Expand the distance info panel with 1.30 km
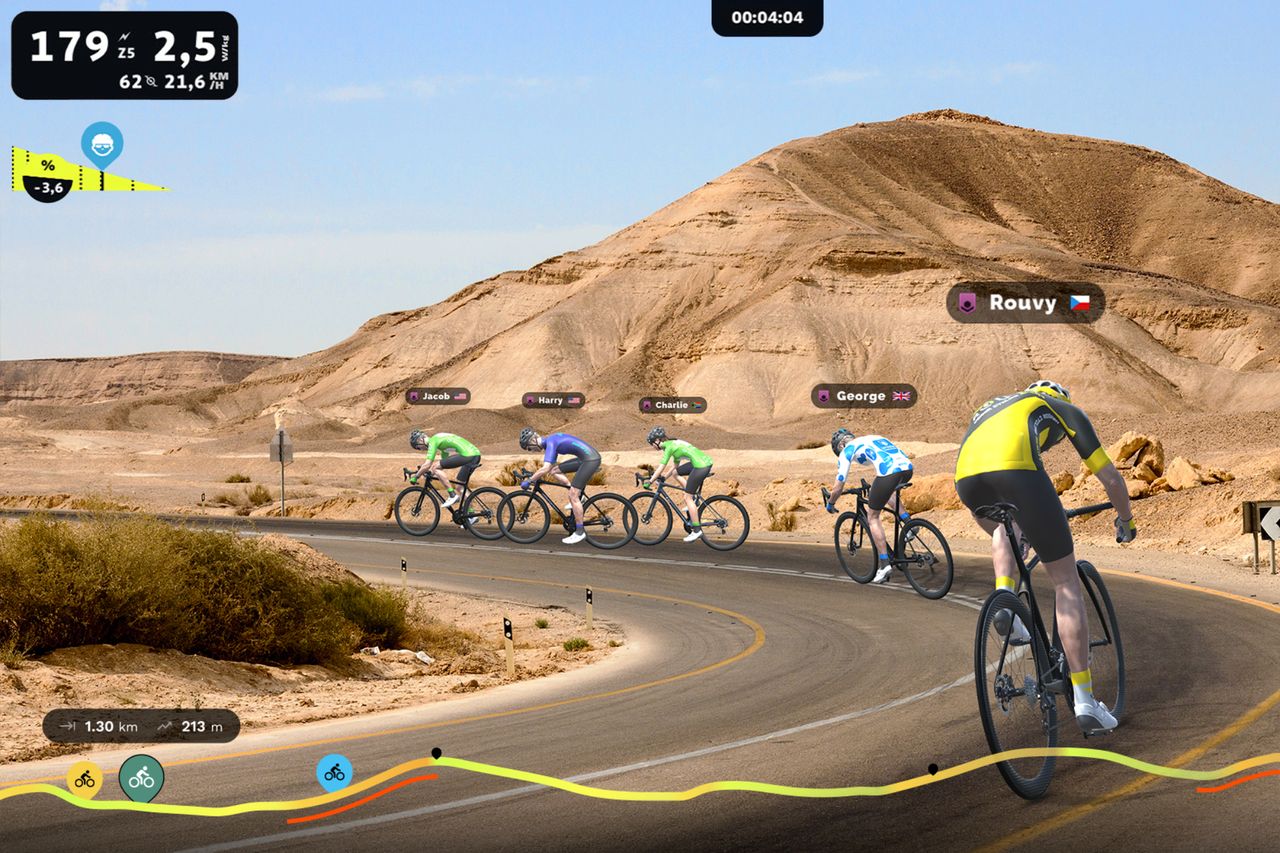Viewport: 1280px width, 853px height. pyautogui.click(x=140, y=727)
